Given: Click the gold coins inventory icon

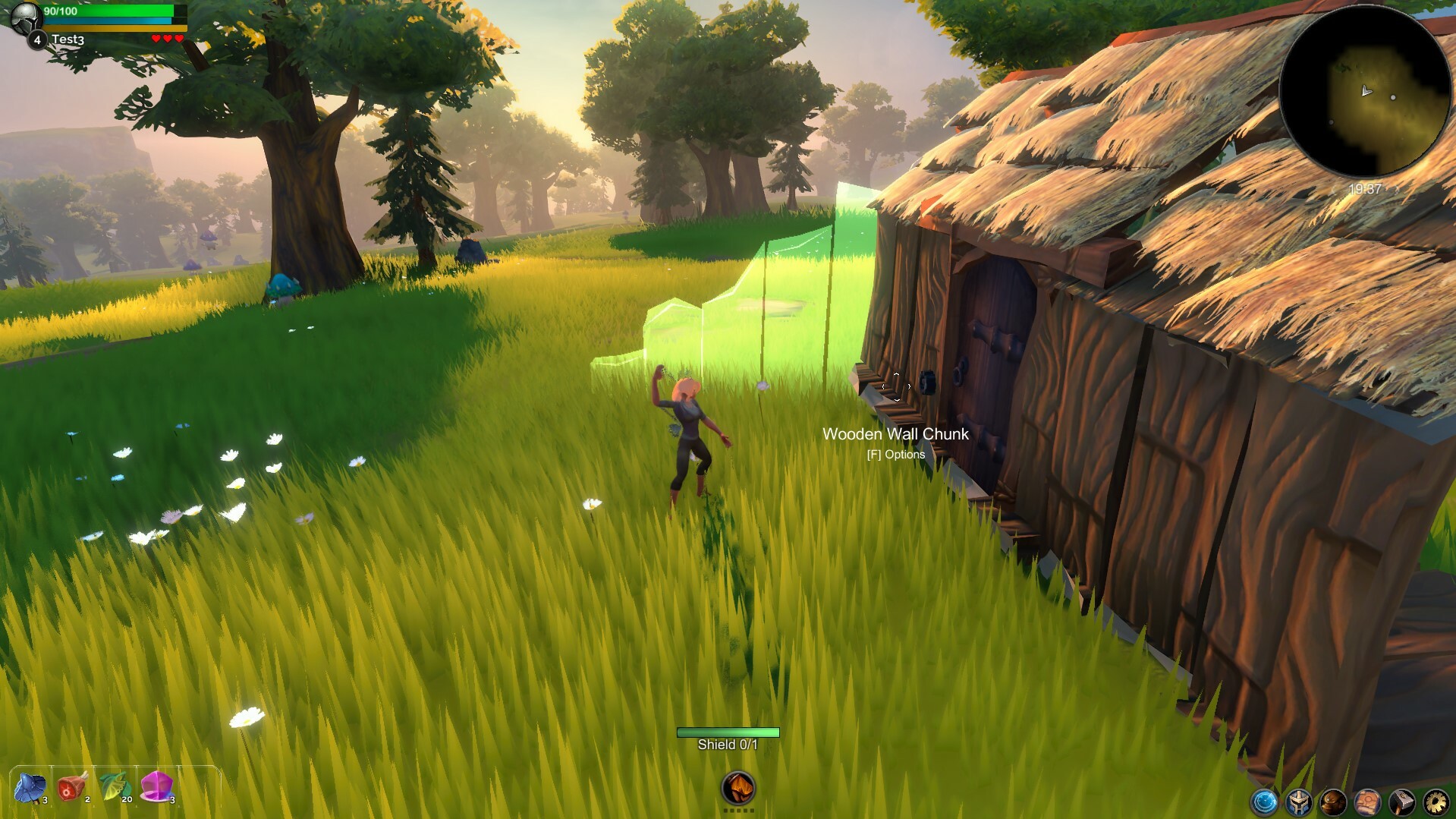Looking at the screenshot, I should point(1334,802).
